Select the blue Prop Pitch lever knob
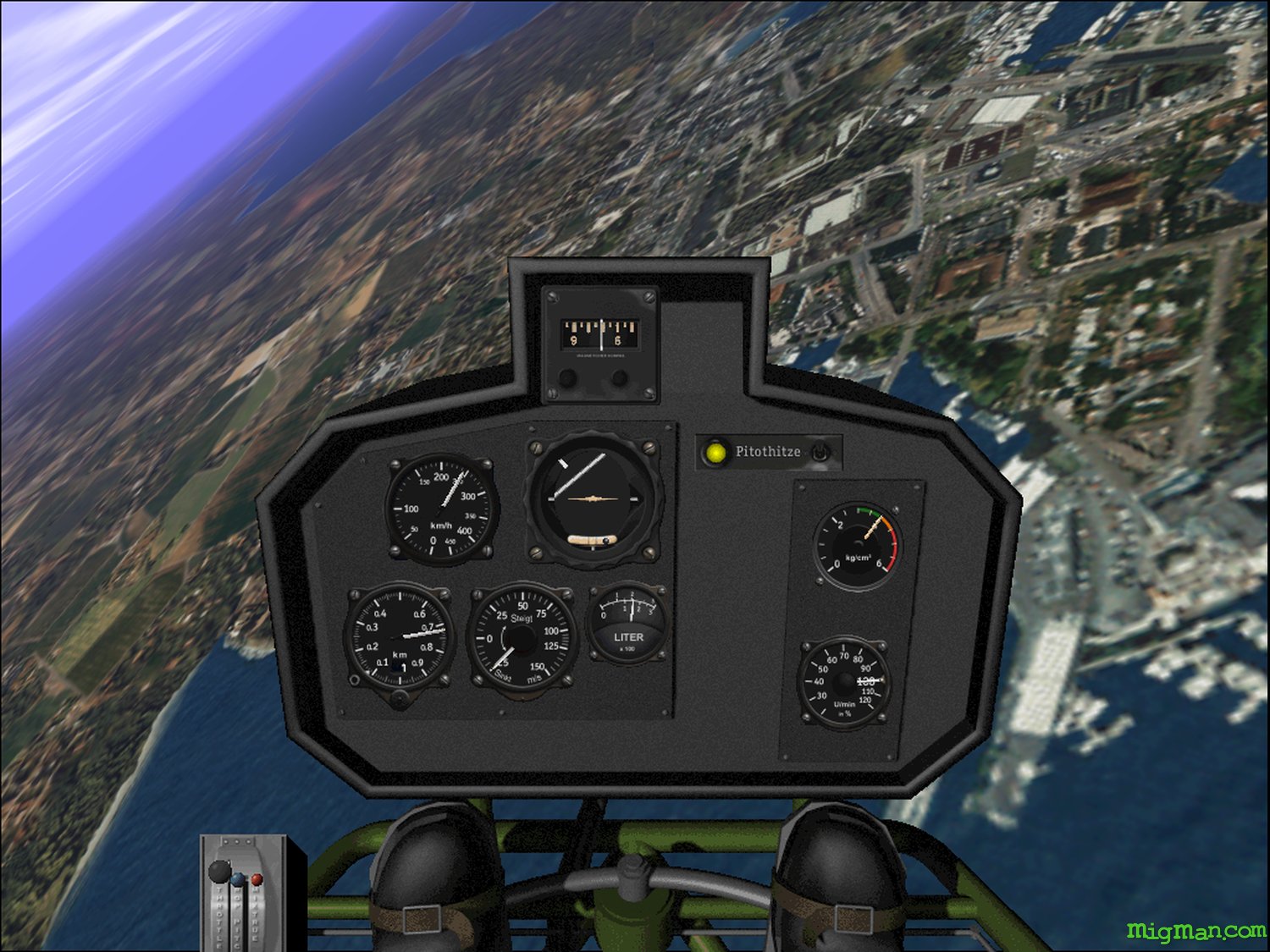This screenshot has width=1270, height=952. [x=239, y=880]
